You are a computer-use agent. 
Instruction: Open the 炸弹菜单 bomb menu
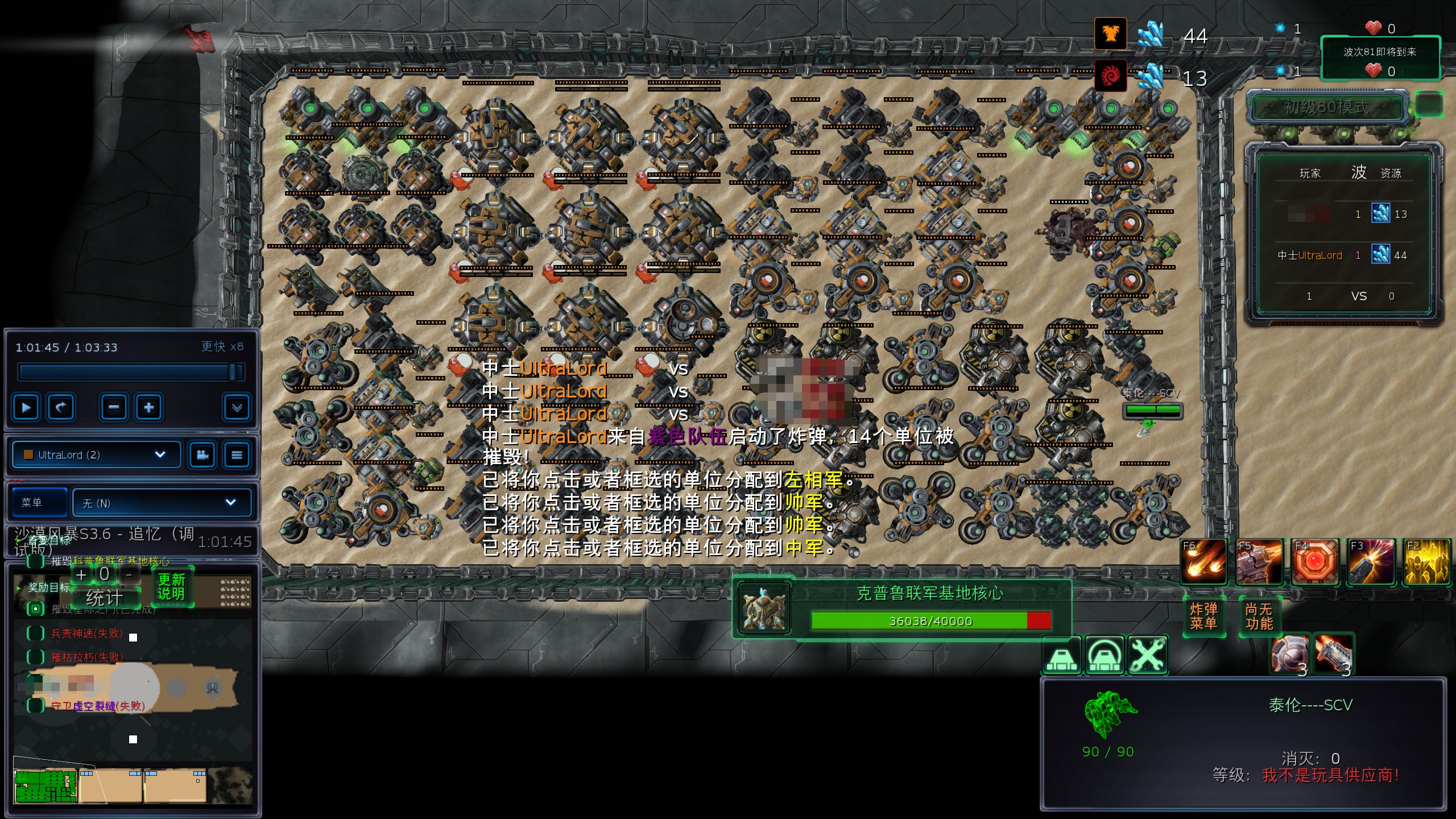coord(1203,617)
